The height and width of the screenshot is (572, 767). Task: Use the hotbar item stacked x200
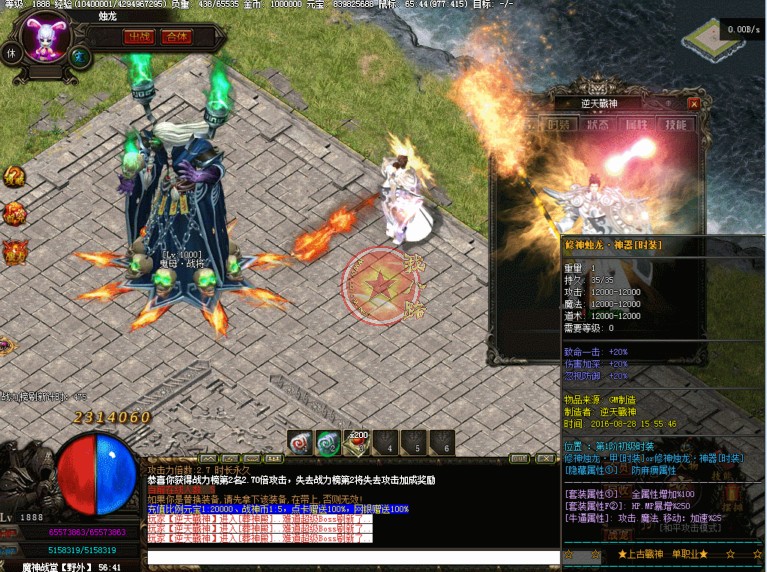pyautogui.click(x=356, y=442)
